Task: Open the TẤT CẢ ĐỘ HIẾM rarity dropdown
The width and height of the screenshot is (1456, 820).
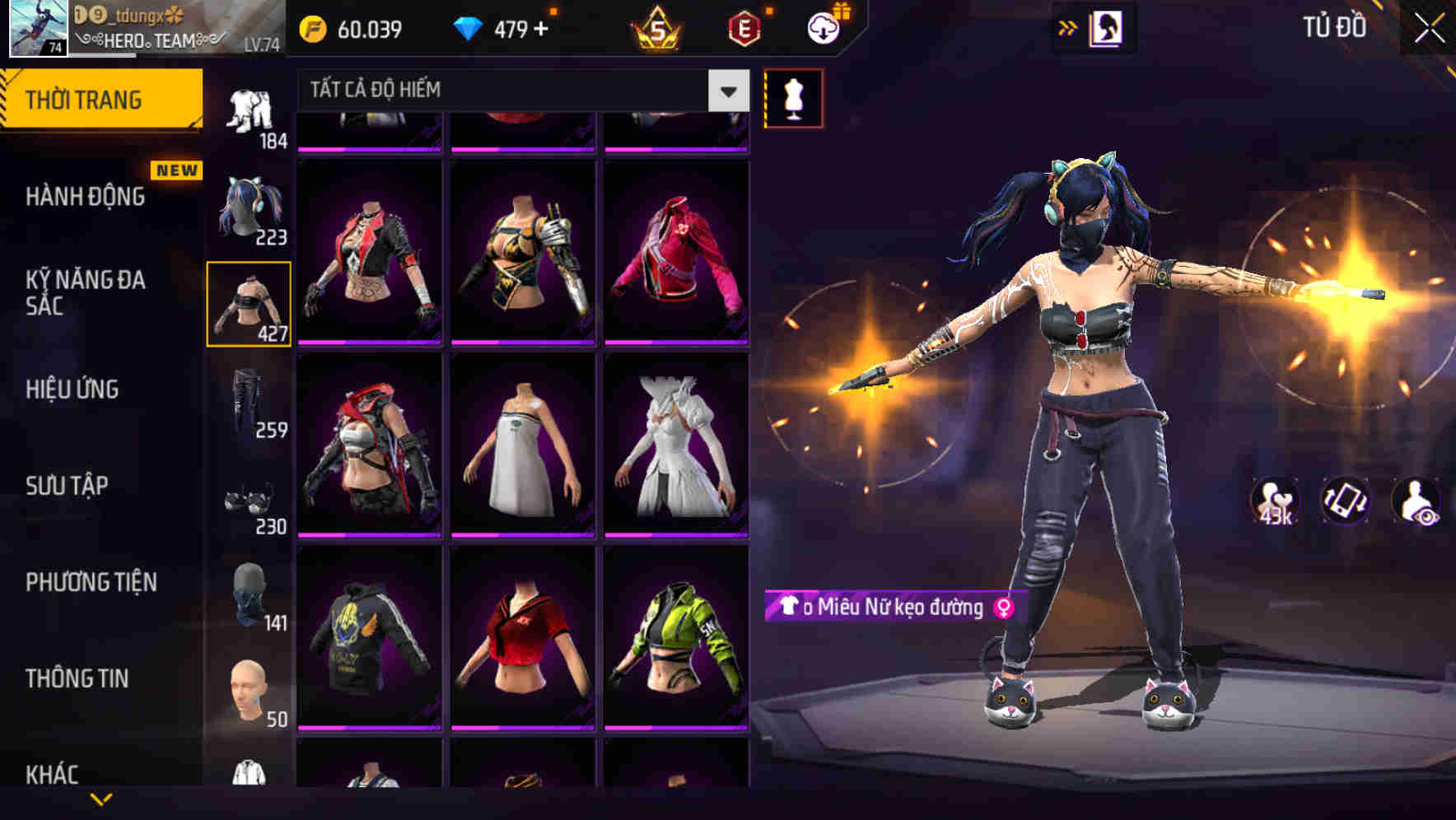Action: [x=511, y=91]
